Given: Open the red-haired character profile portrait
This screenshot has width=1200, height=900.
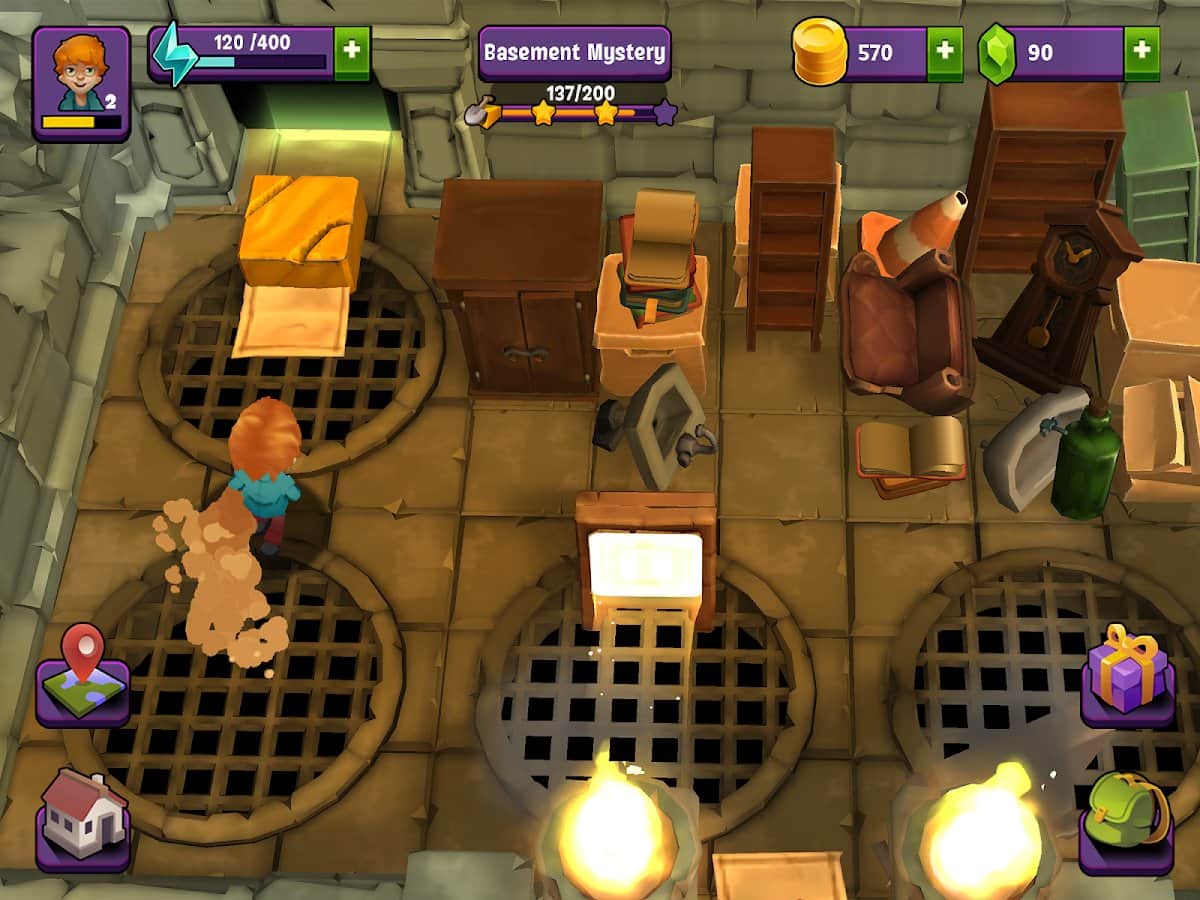Looking at the screenshot, I should point(81,82).
